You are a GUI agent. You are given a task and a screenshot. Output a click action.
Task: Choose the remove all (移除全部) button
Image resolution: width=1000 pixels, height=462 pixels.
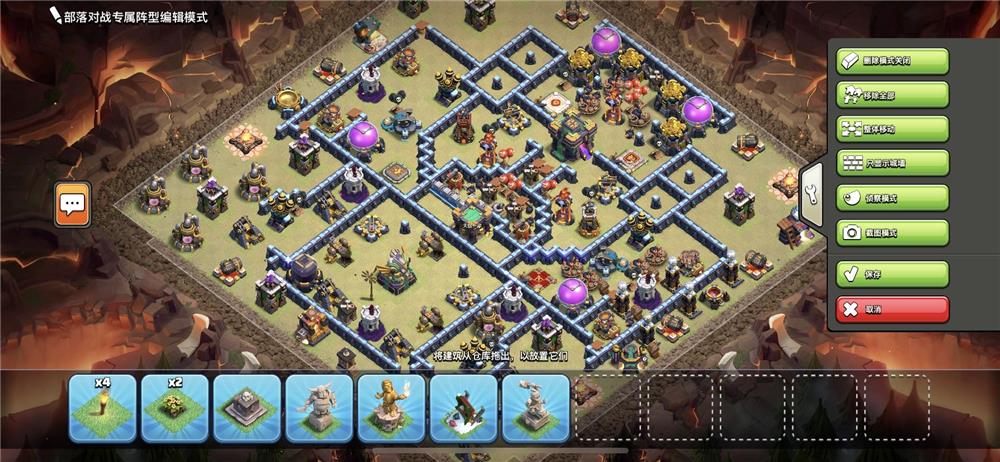(892, 95)
